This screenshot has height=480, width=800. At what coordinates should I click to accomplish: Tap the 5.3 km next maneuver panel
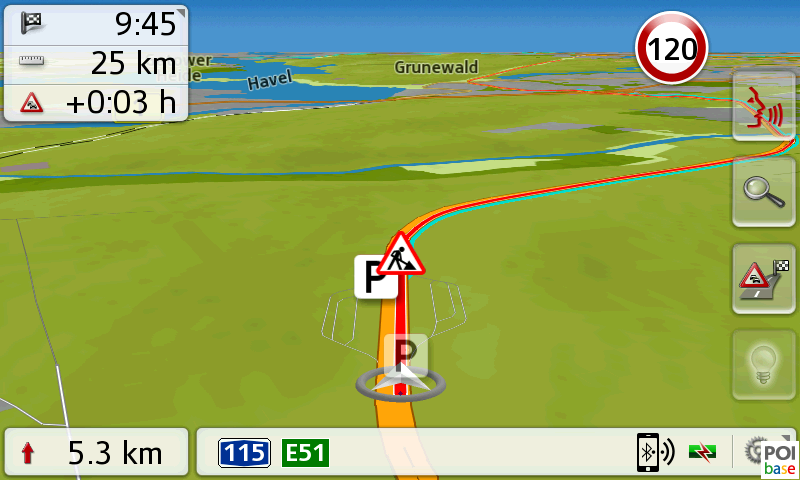(96, 453)
